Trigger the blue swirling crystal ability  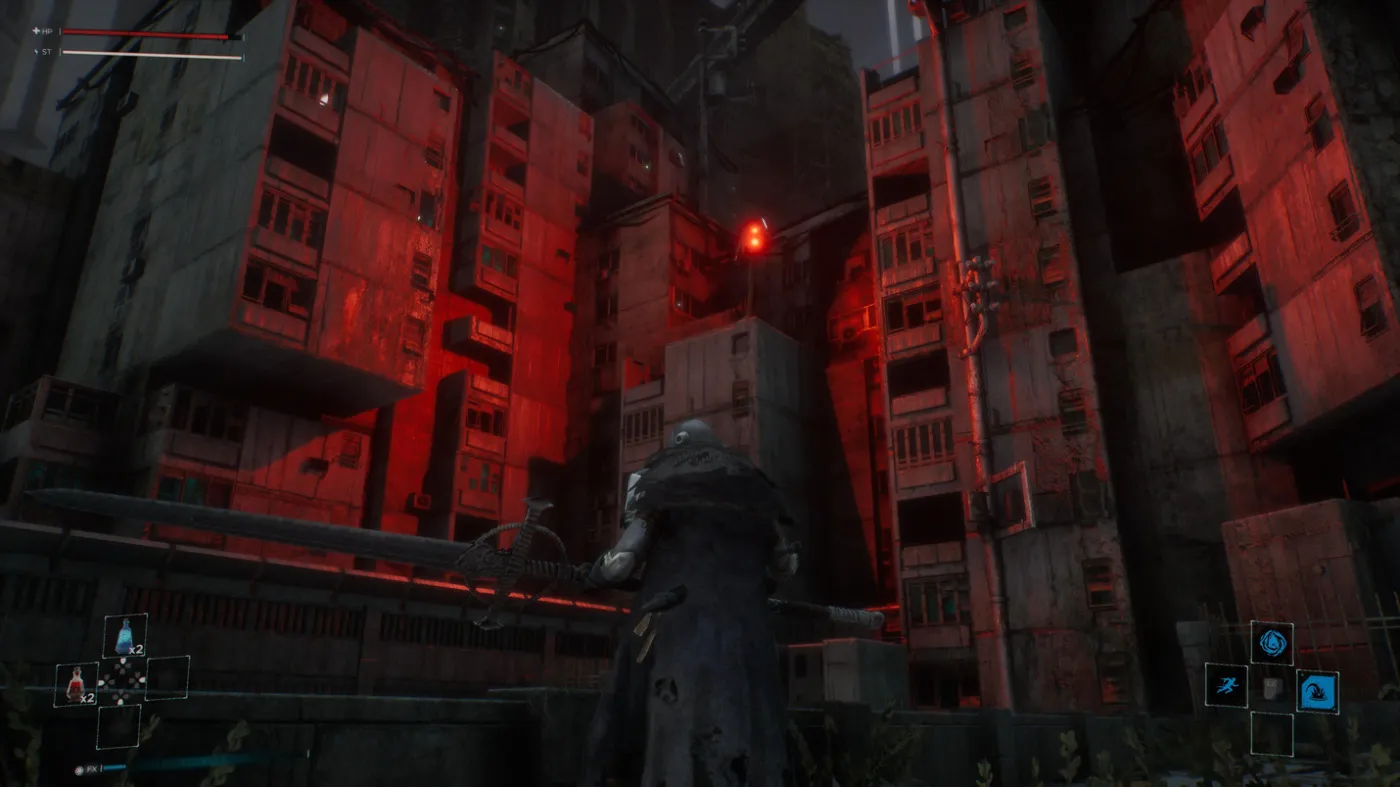1271,642
